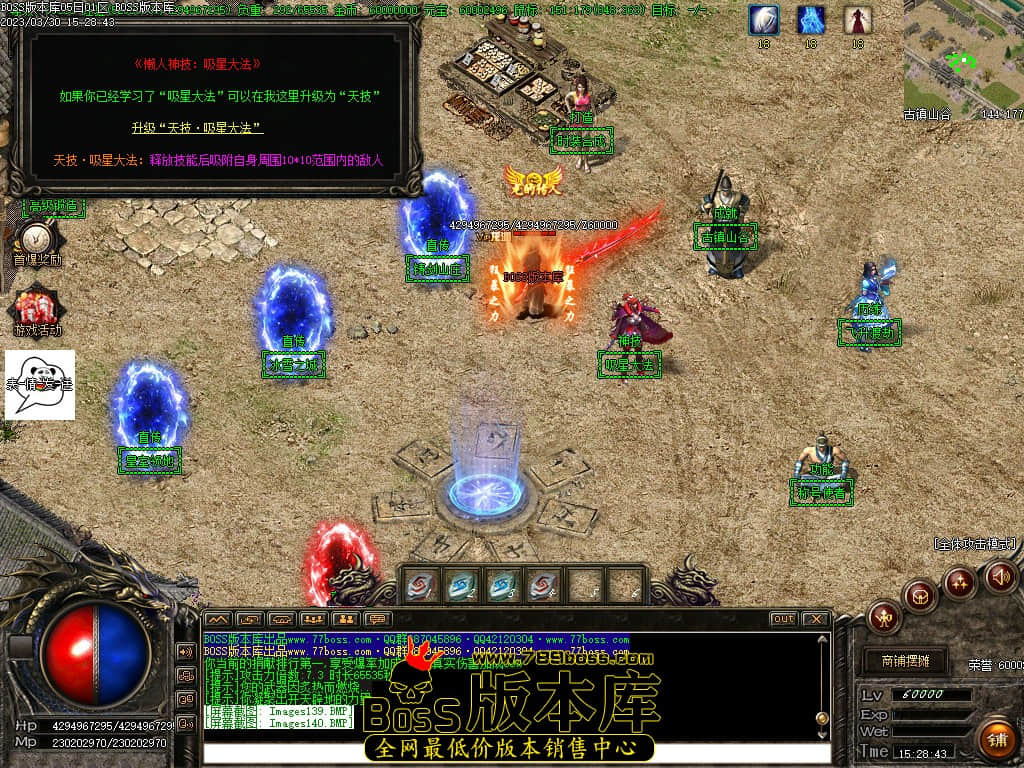Choose the 升级"天技·吸星大法" dialogue option
The width and height of the screenshot is (1024, 768).
pos(197,128)
